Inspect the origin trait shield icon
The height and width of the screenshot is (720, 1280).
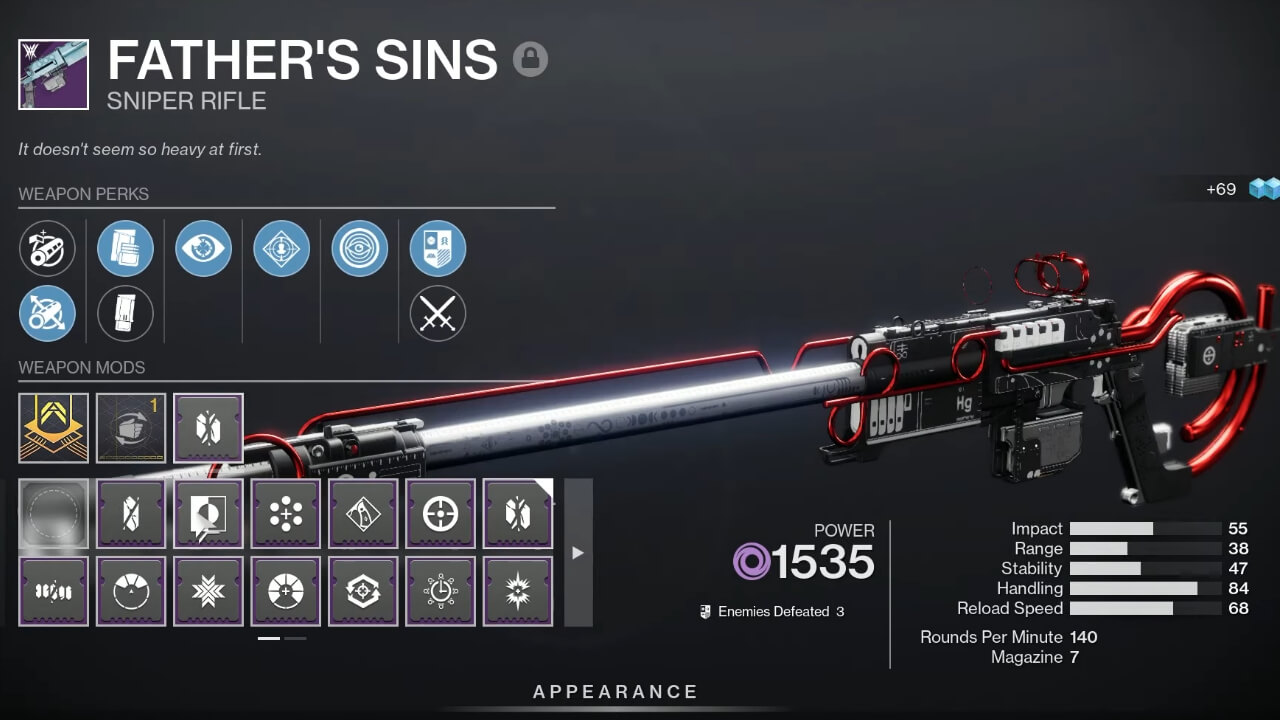pyautogui.click(x=437, y=248)
